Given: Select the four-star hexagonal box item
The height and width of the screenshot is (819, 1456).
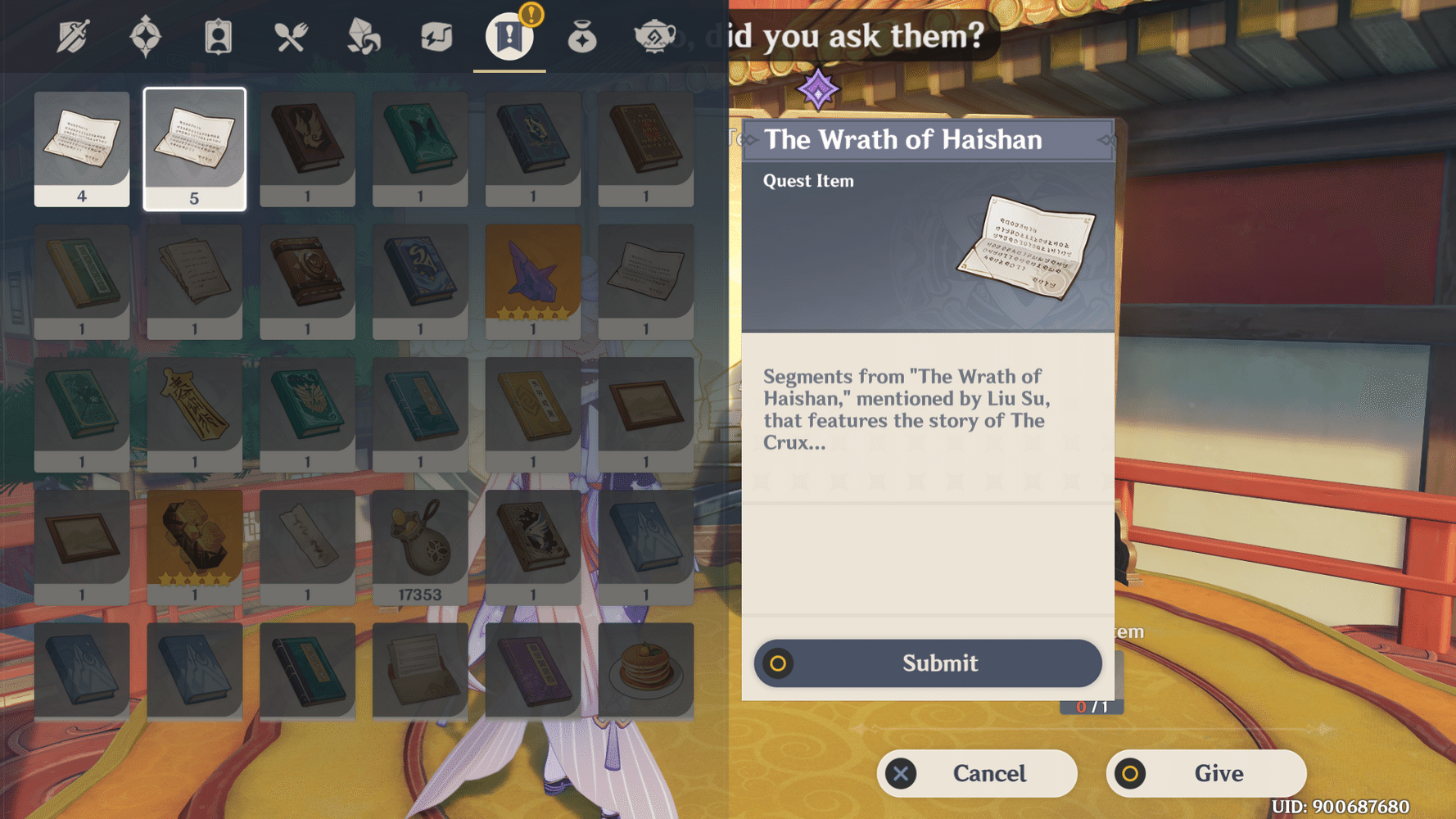Looking at the screenshot, I should pyautogui.click(x=194, y=544).
